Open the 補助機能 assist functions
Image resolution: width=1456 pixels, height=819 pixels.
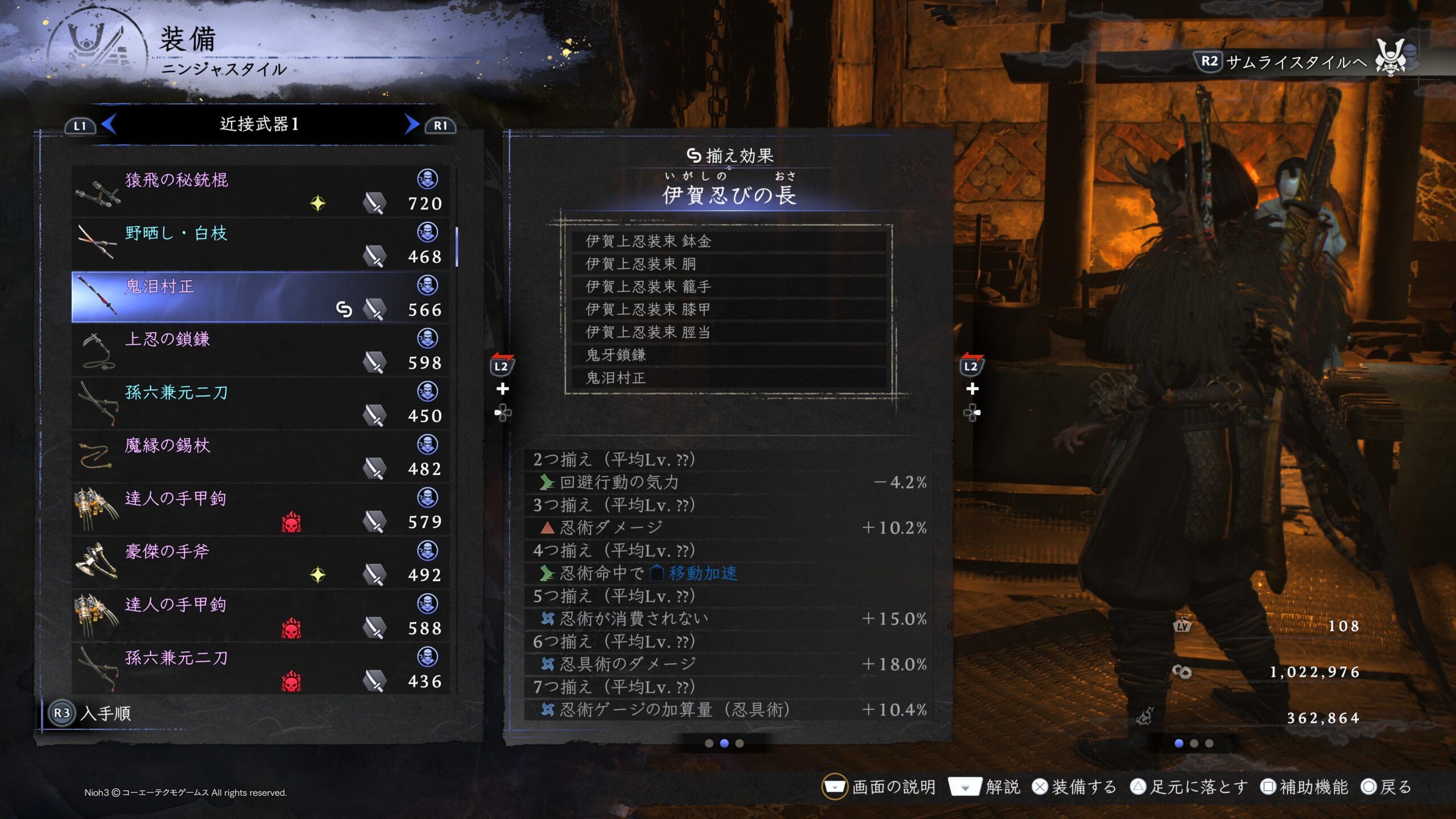[x=1304, y=787]
